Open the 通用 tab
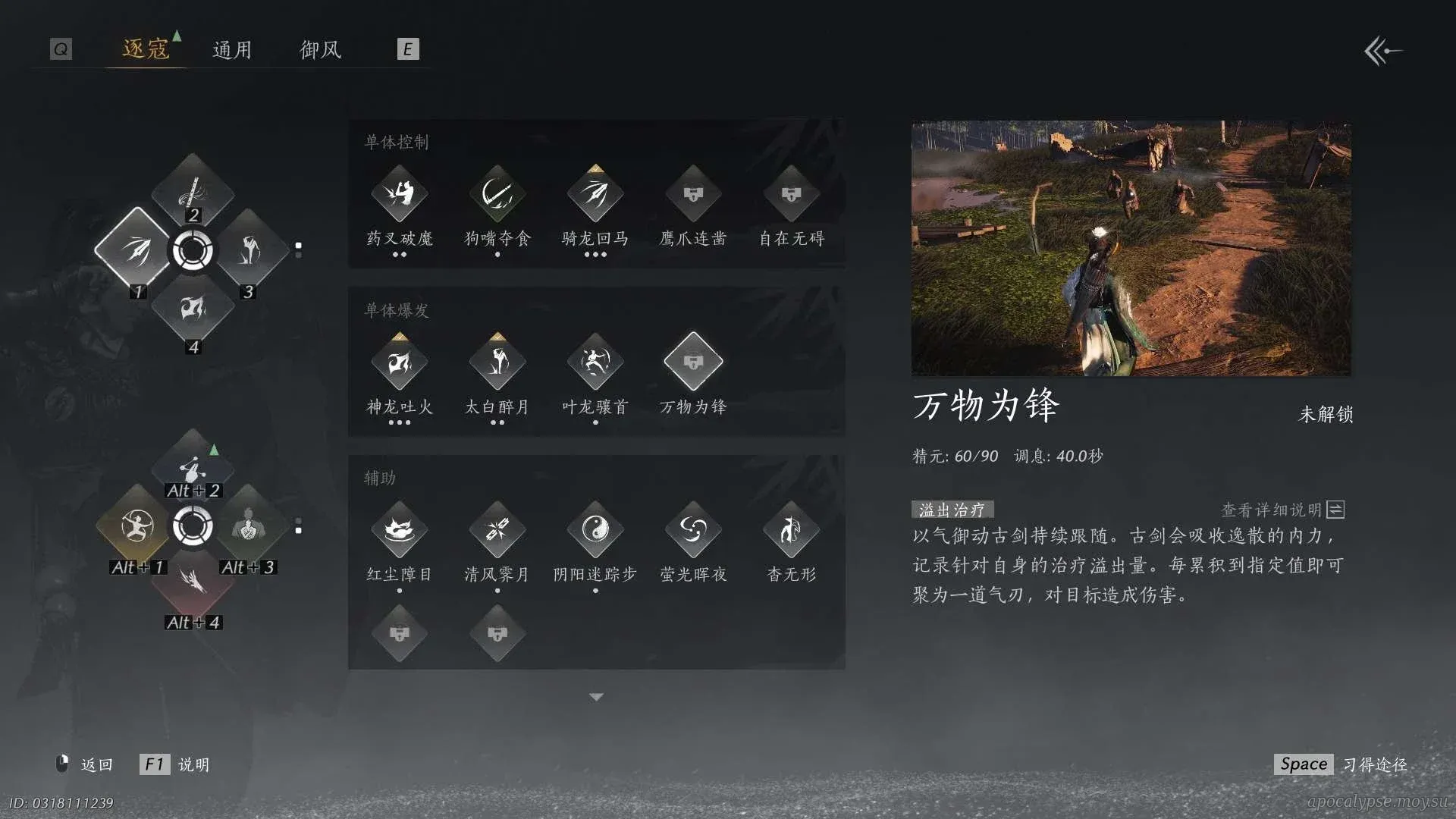The image size is (1456, 819). (x=232, y=50)
